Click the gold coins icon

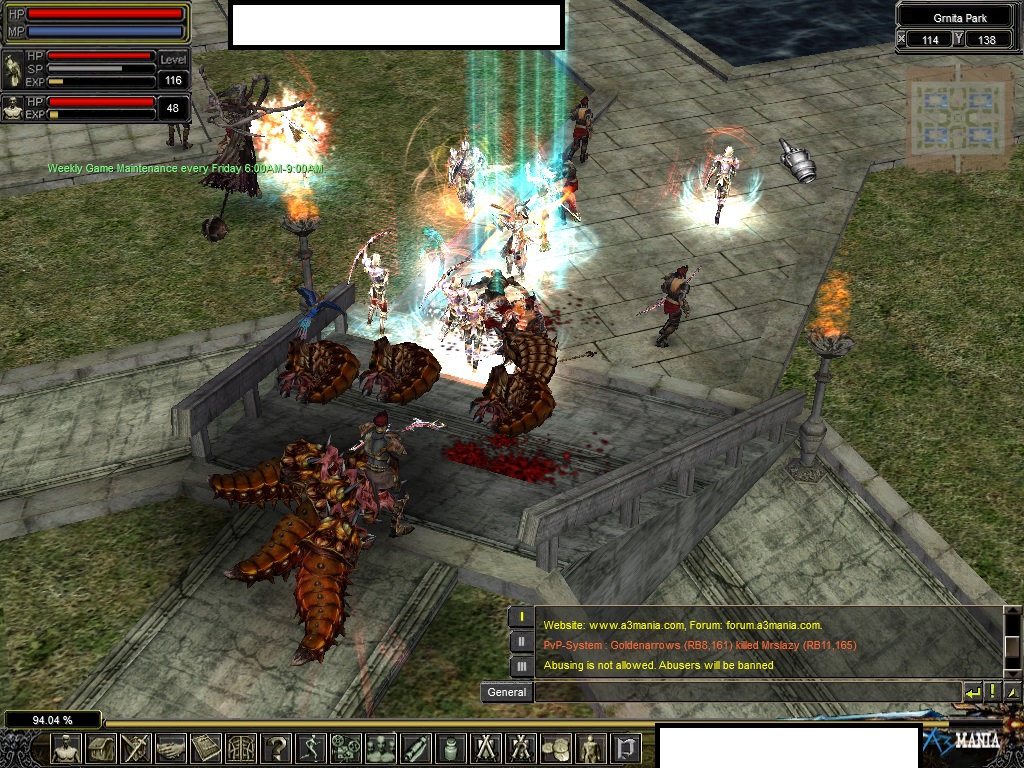point(556,748)
